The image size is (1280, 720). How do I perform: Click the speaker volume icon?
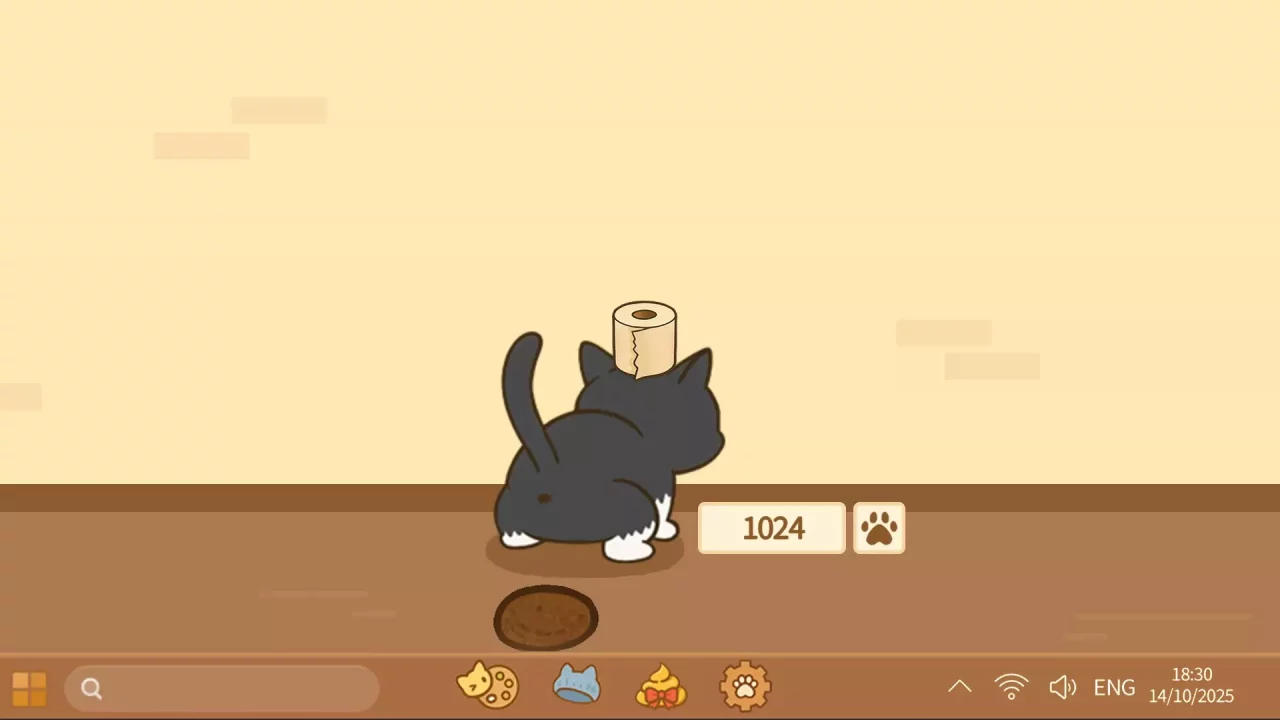pos(1062,686)
